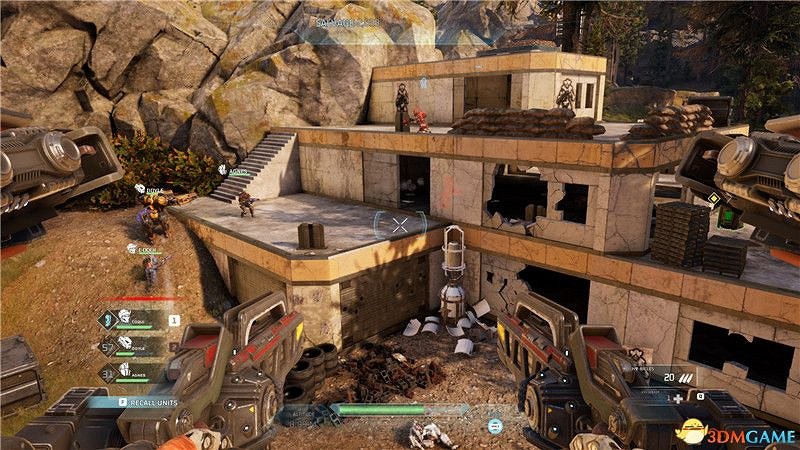Select the Doyle unit marker on the field
This screenshot has width=800, height=450.
pyautogui.click(x=148, y=187)
